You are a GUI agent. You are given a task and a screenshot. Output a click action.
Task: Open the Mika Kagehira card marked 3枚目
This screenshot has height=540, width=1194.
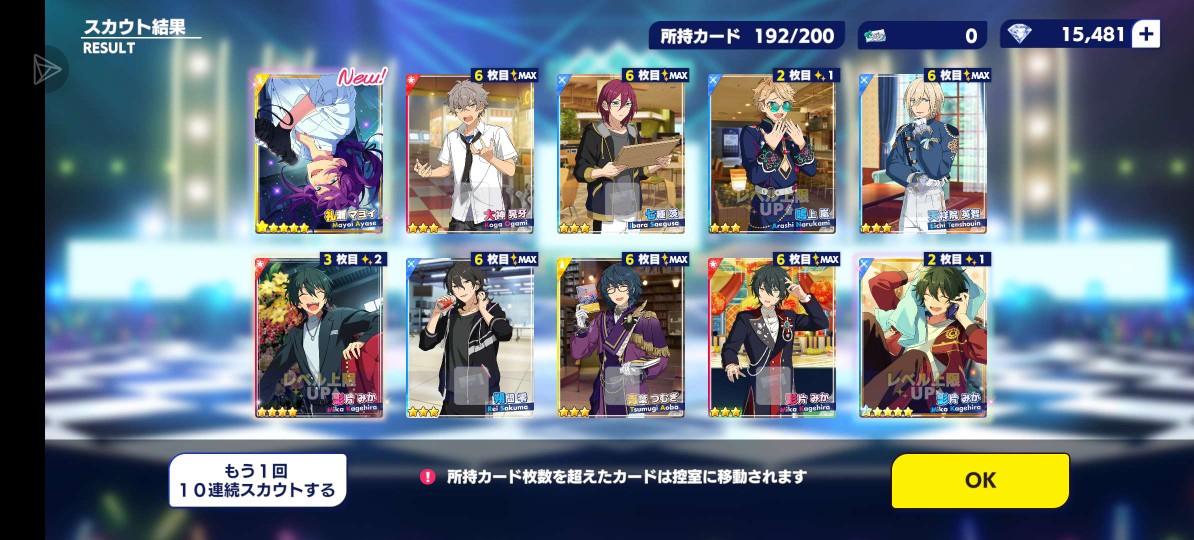[x=320, y=336]
